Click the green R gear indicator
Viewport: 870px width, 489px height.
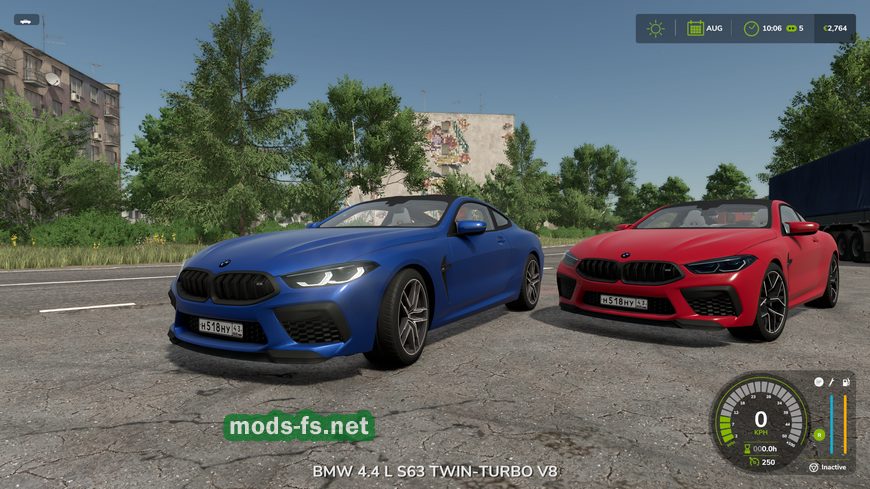pos(819,435)
